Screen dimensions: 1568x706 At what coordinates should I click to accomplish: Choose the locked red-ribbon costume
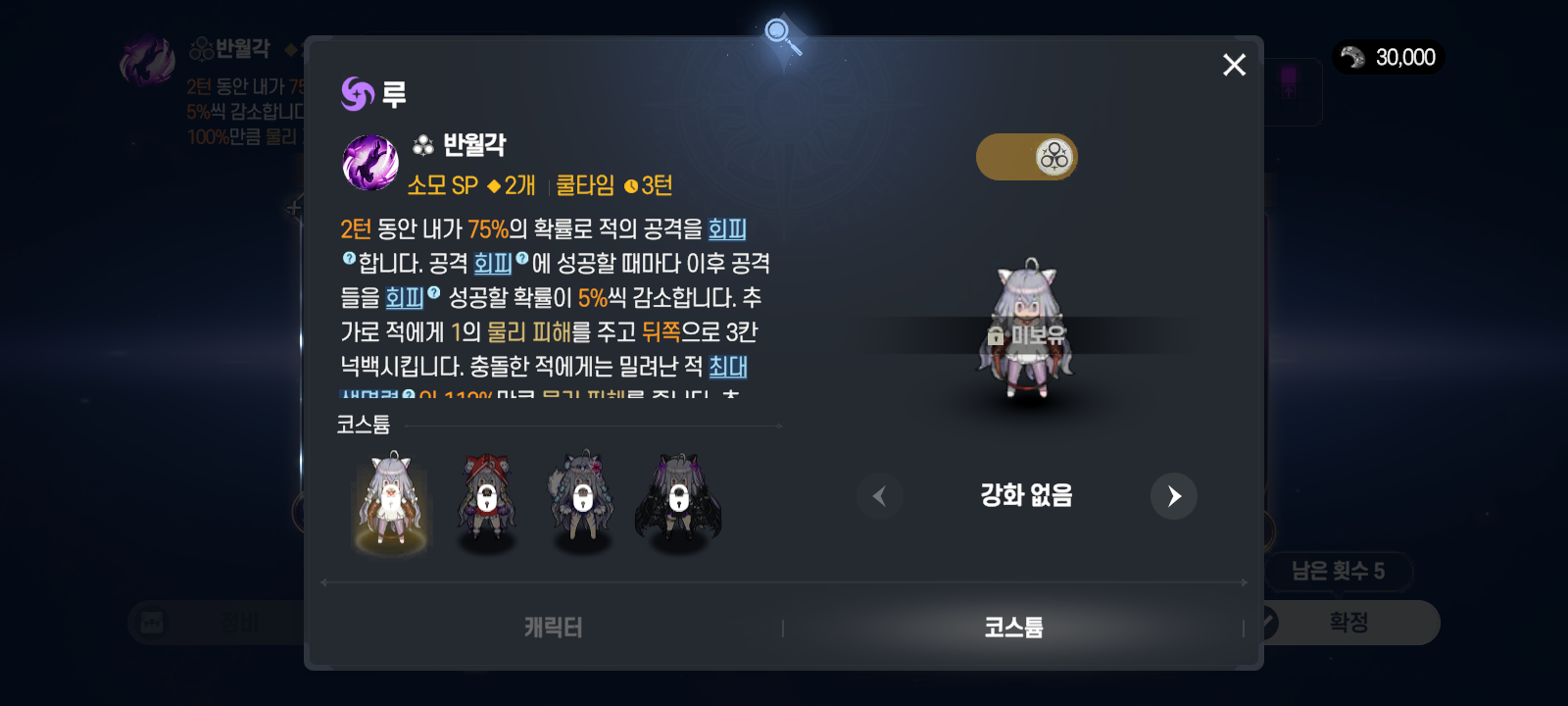coord(486,500)
